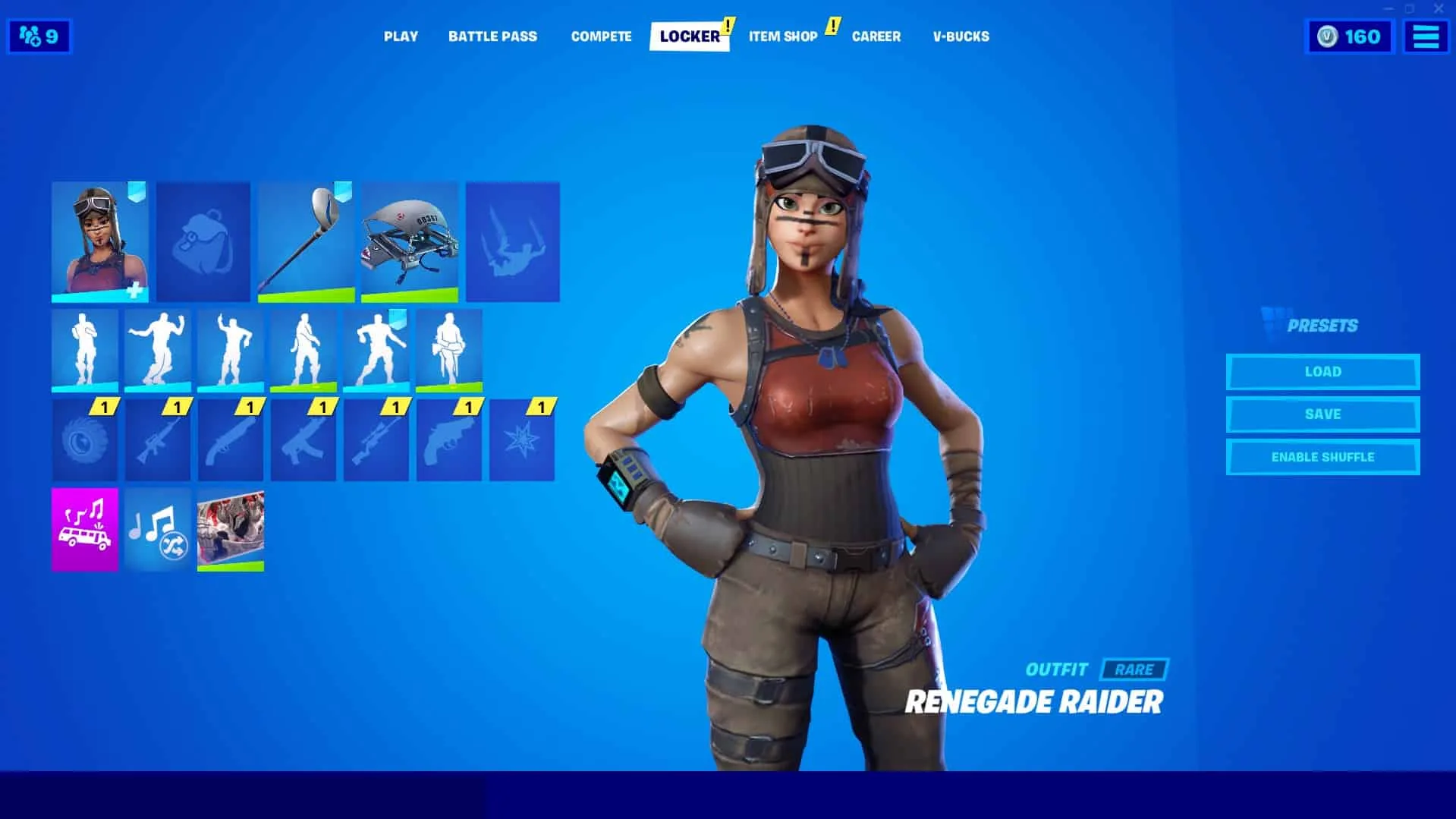The image size is (1456, 819).
Task: Select the Renegade Raider outfit slot
Action: point(99,241)
